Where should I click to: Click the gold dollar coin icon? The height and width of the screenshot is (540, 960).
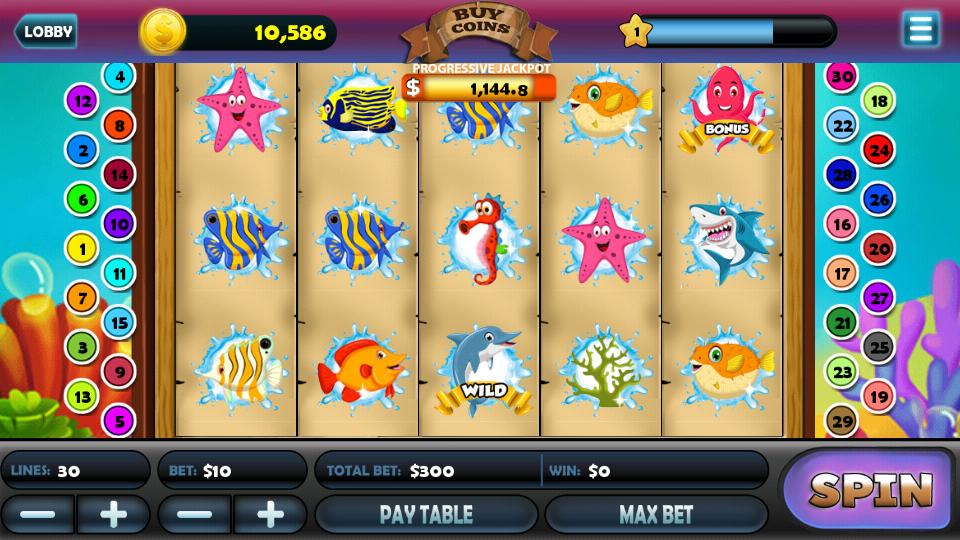(163, 32)
